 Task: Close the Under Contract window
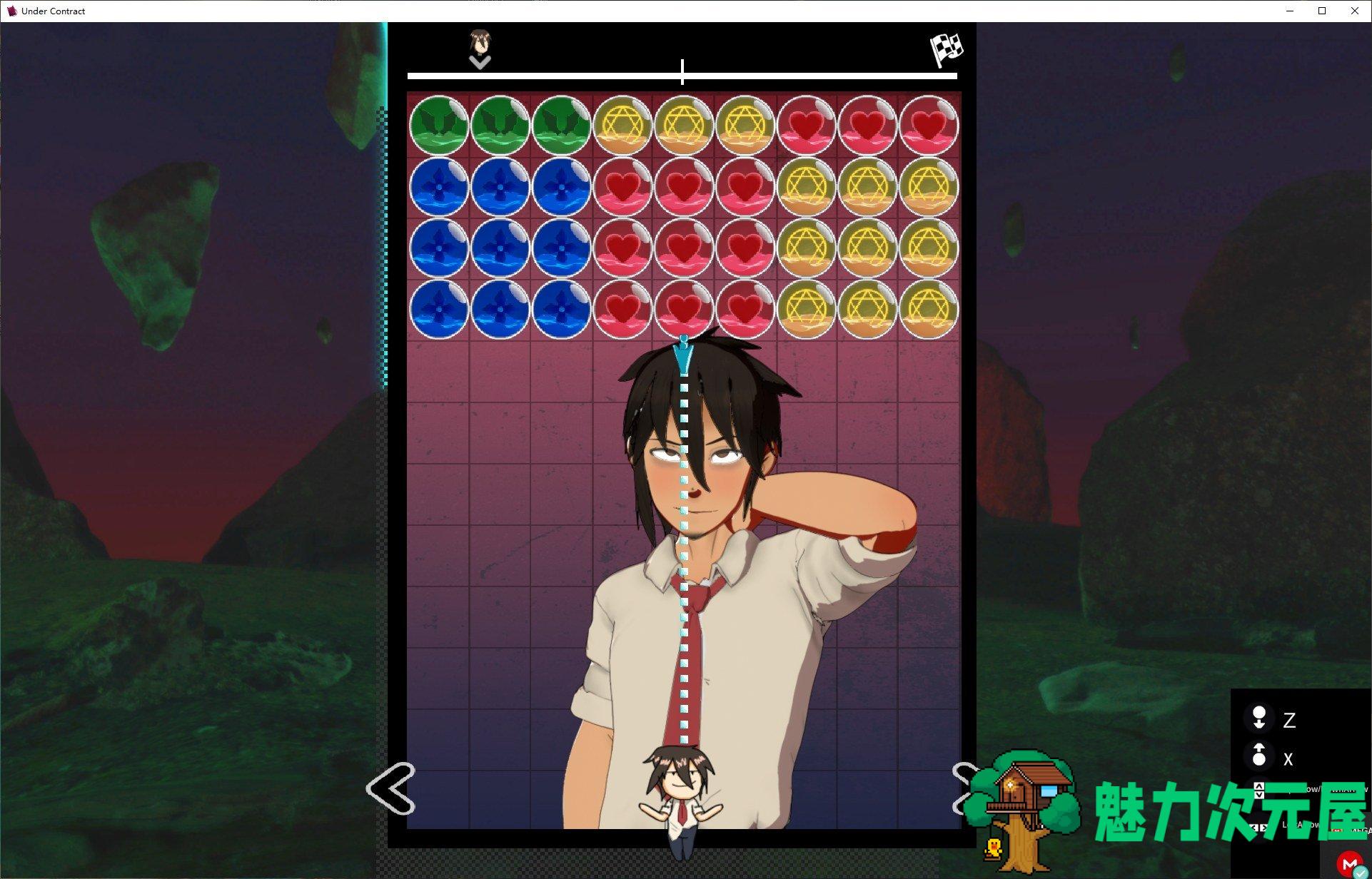[1354, 11]
